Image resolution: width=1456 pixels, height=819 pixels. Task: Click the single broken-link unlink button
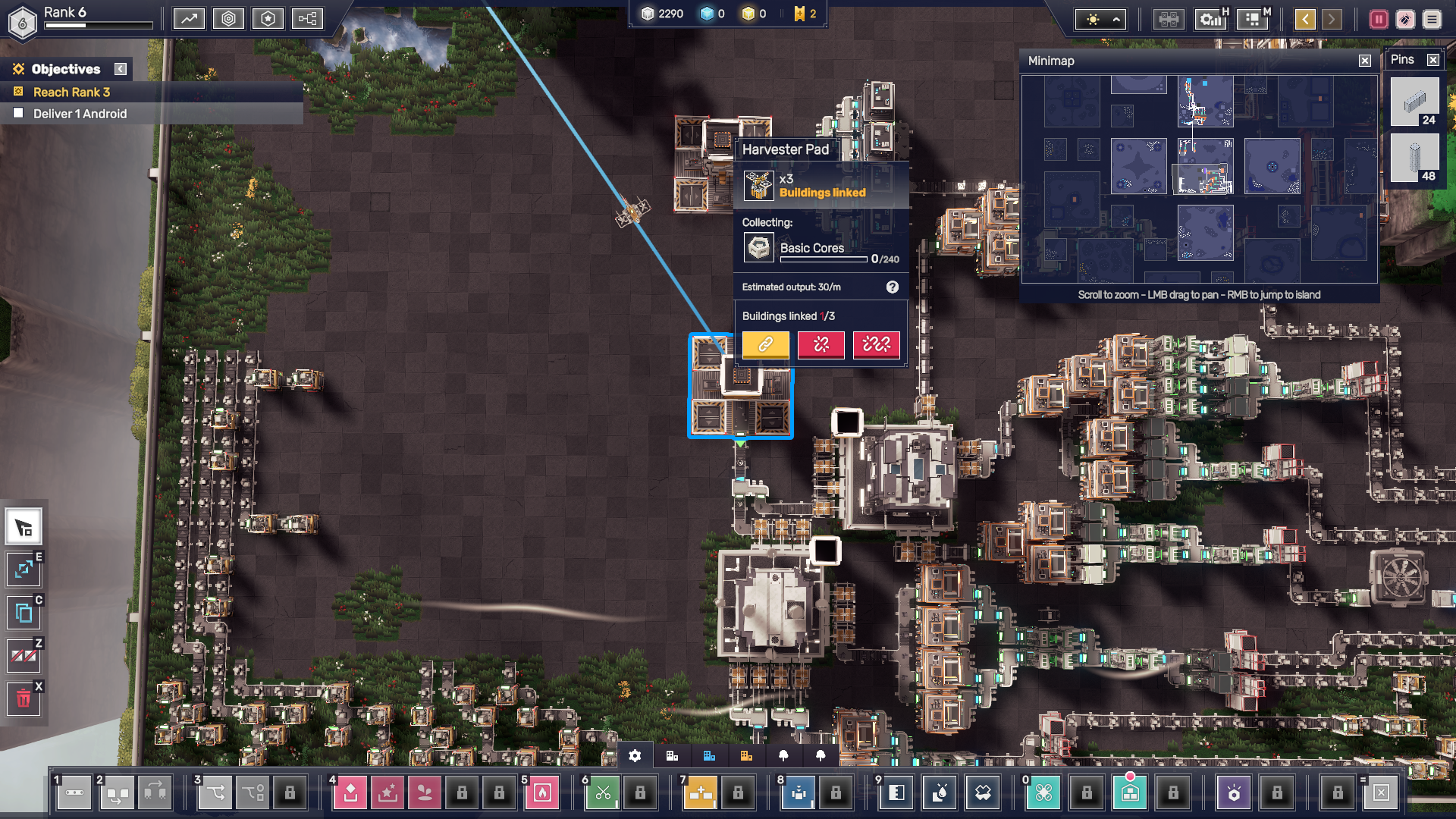[821, 344]
